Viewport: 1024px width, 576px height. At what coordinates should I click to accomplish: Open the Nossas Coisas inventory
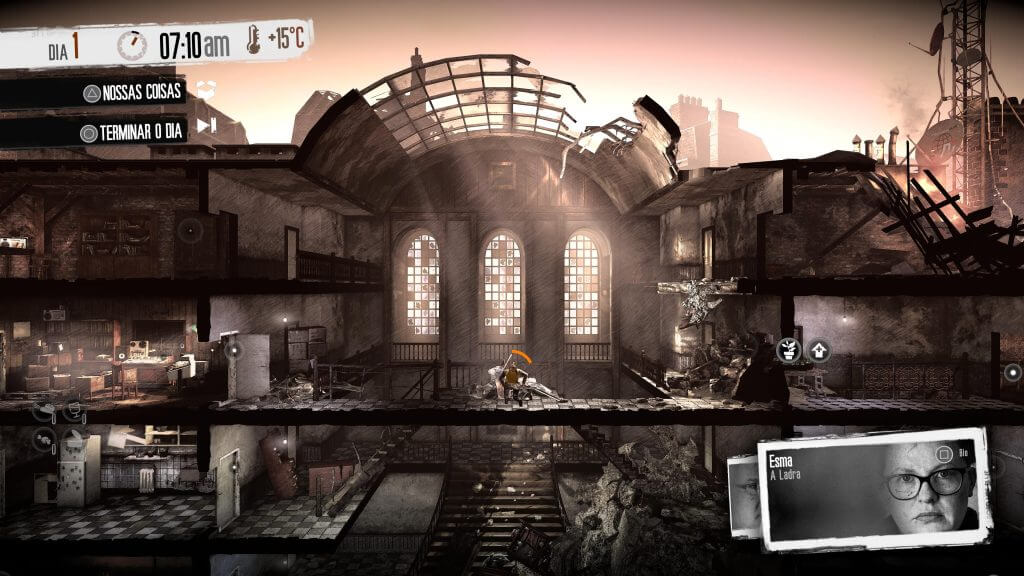tap(134, 93)
